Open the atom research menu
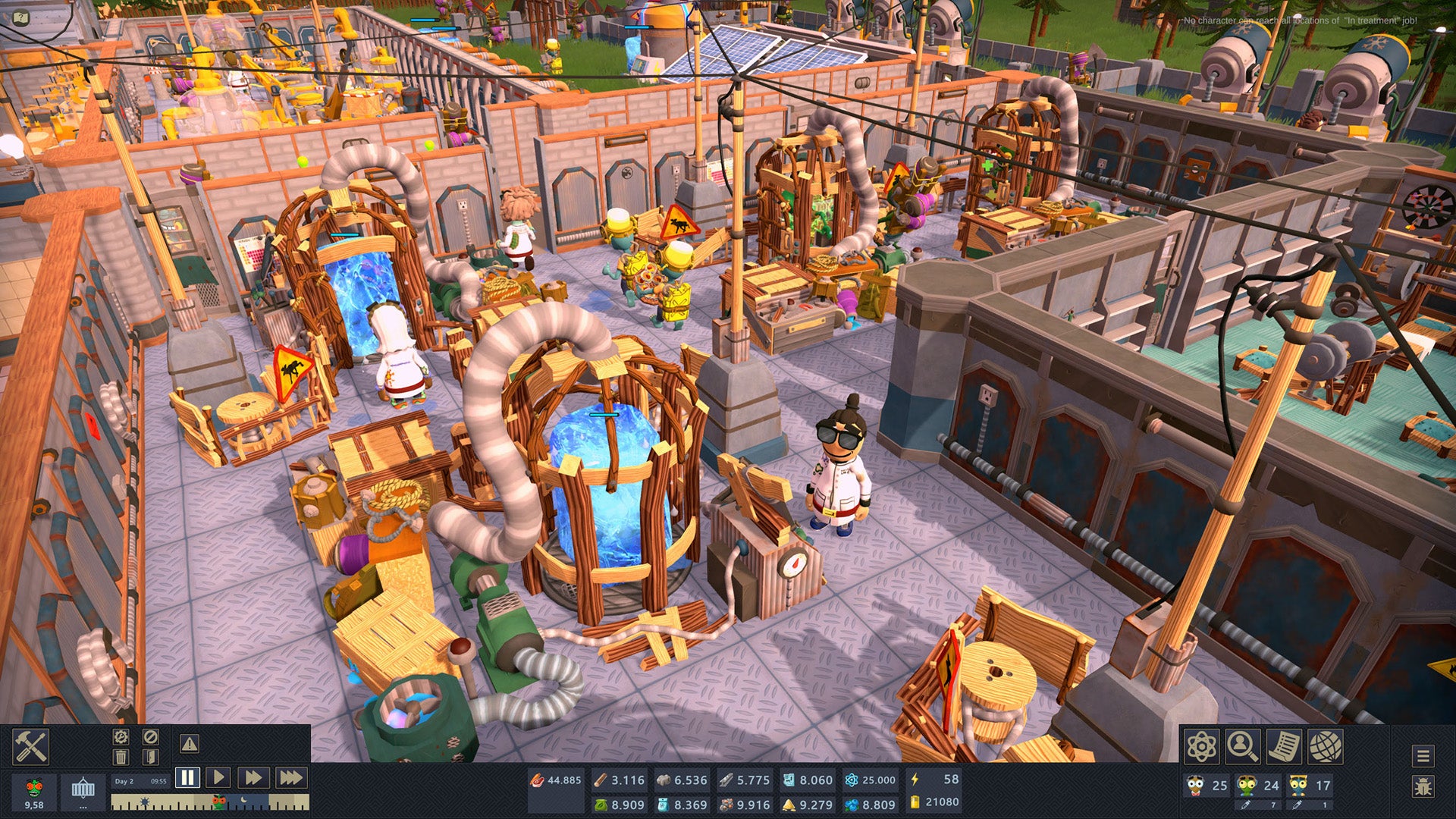 pyautogui.click(x=1202, y=747)
